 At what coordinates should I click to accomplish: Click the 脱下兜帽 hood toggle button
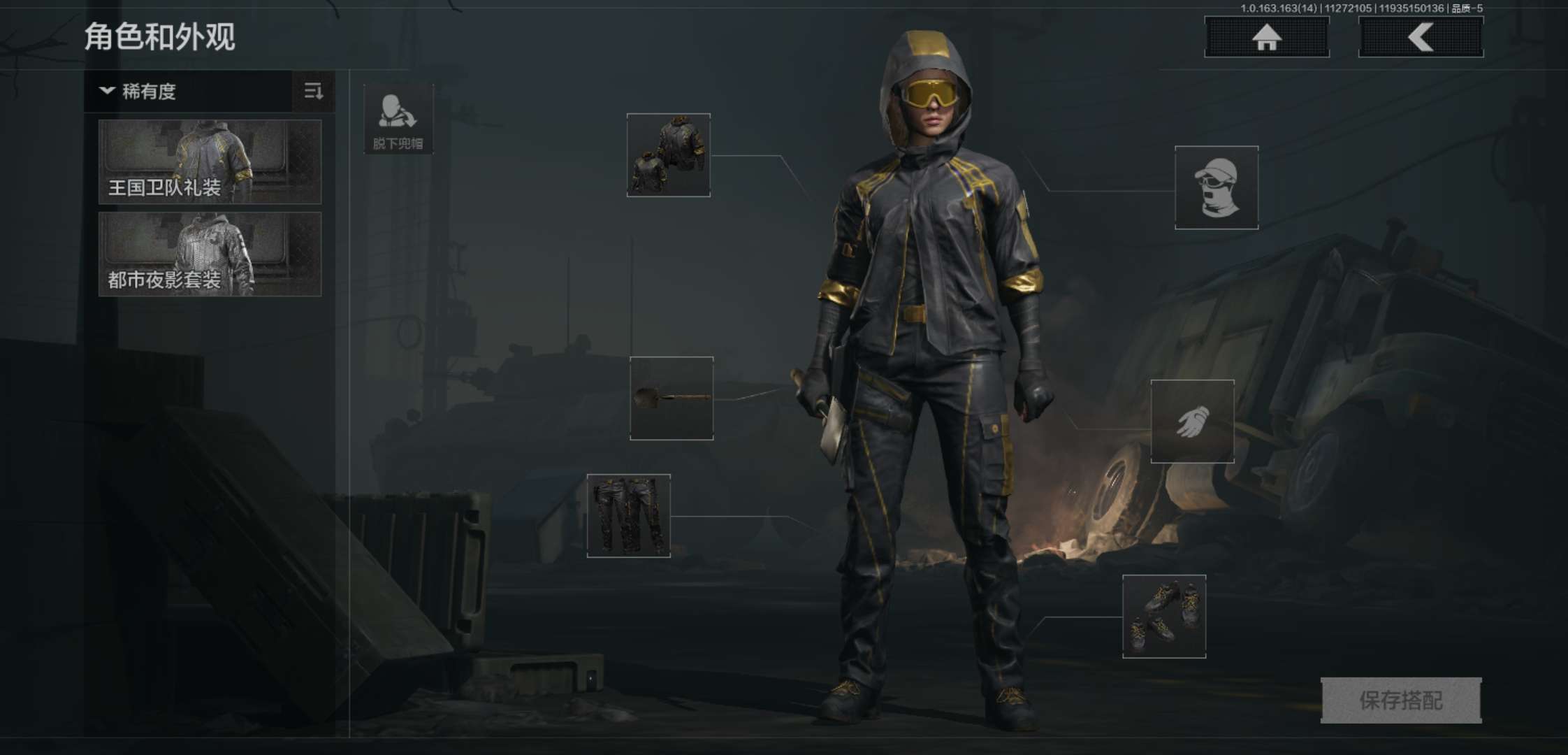(398, 120)
